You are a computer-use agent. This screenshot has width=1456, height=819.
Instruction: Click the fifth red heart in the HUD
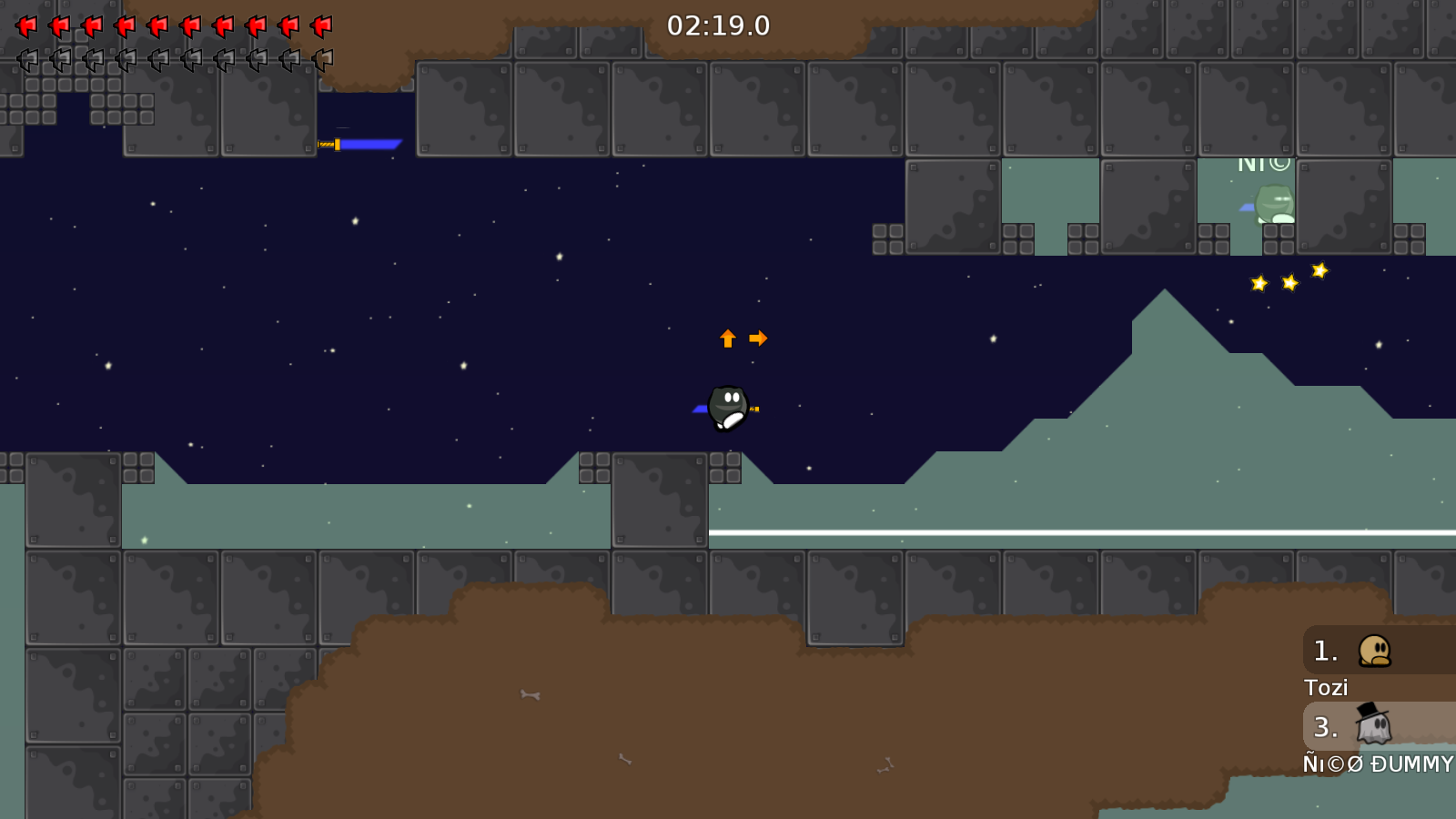(157, 25)
